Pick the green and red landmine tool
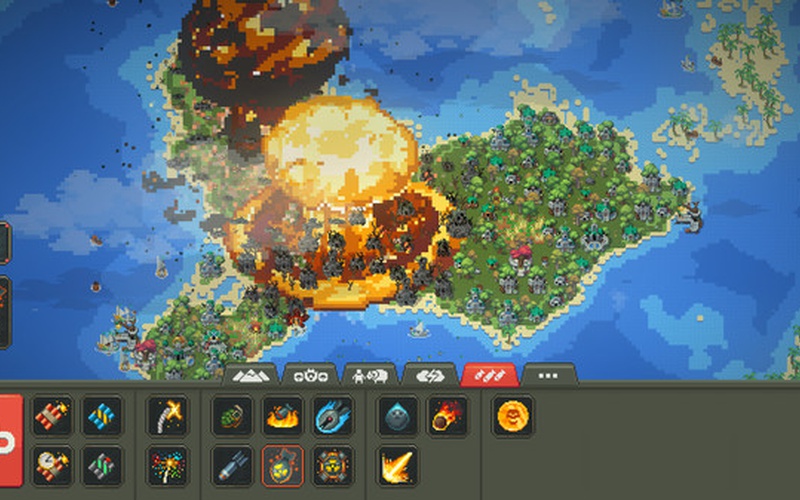The width and height of the screenshot is (800, 500). 102,465
